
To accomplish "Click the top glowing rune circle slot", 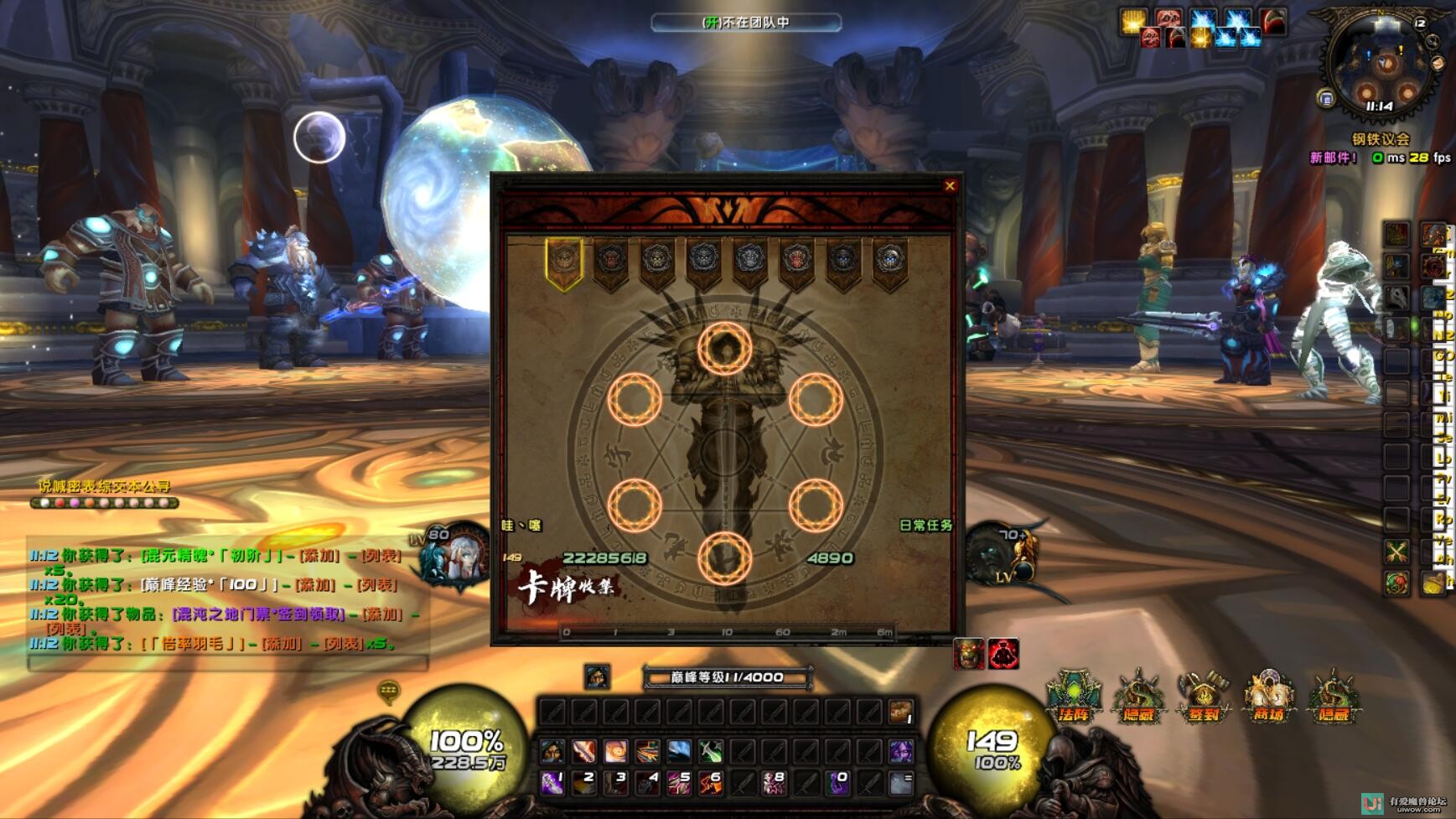I will point(725,348).
